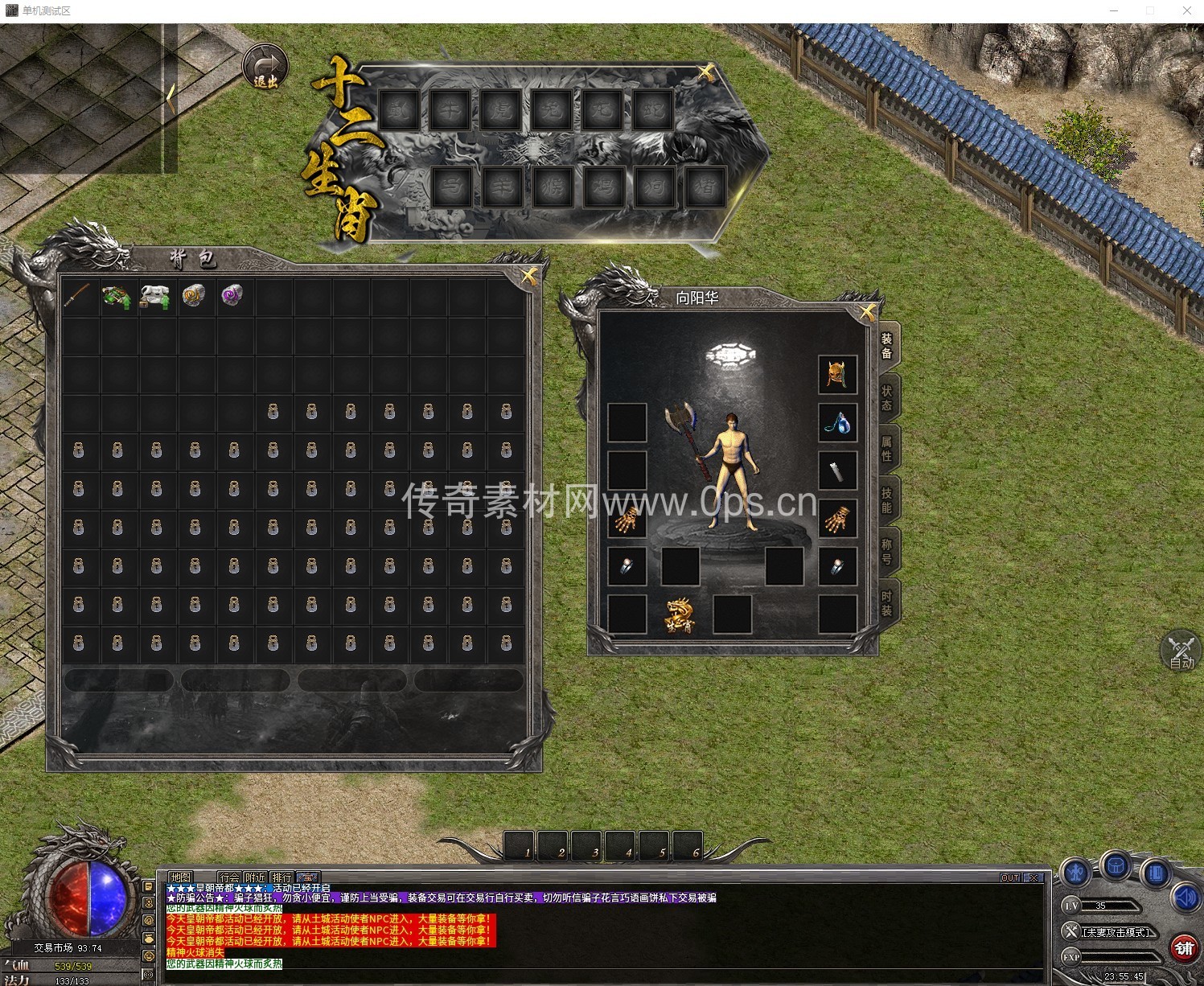Toggle sound with the speaker icon
The image size is (1204, 986).
[1186, 897]
